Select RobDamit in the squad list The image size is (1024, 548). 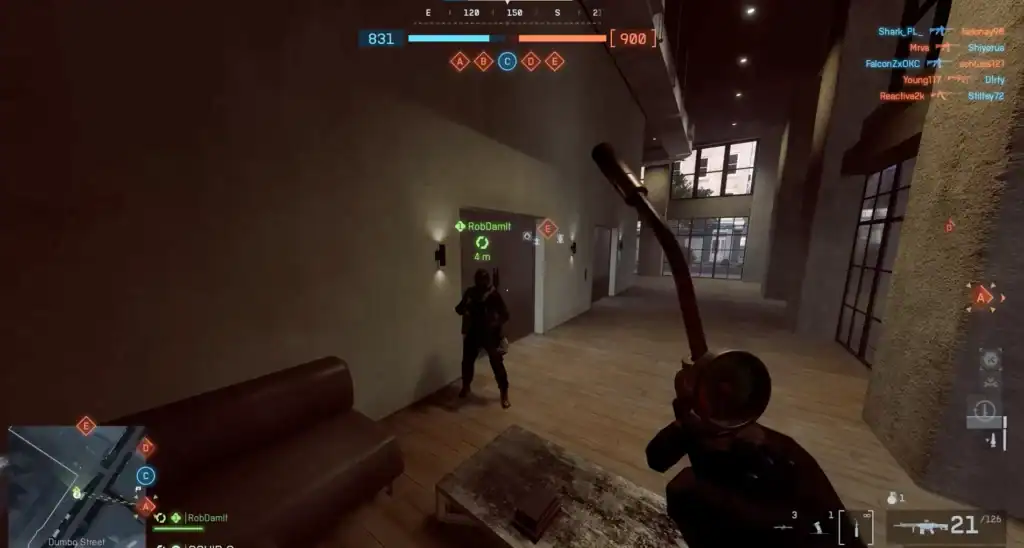tap(207, 518)
